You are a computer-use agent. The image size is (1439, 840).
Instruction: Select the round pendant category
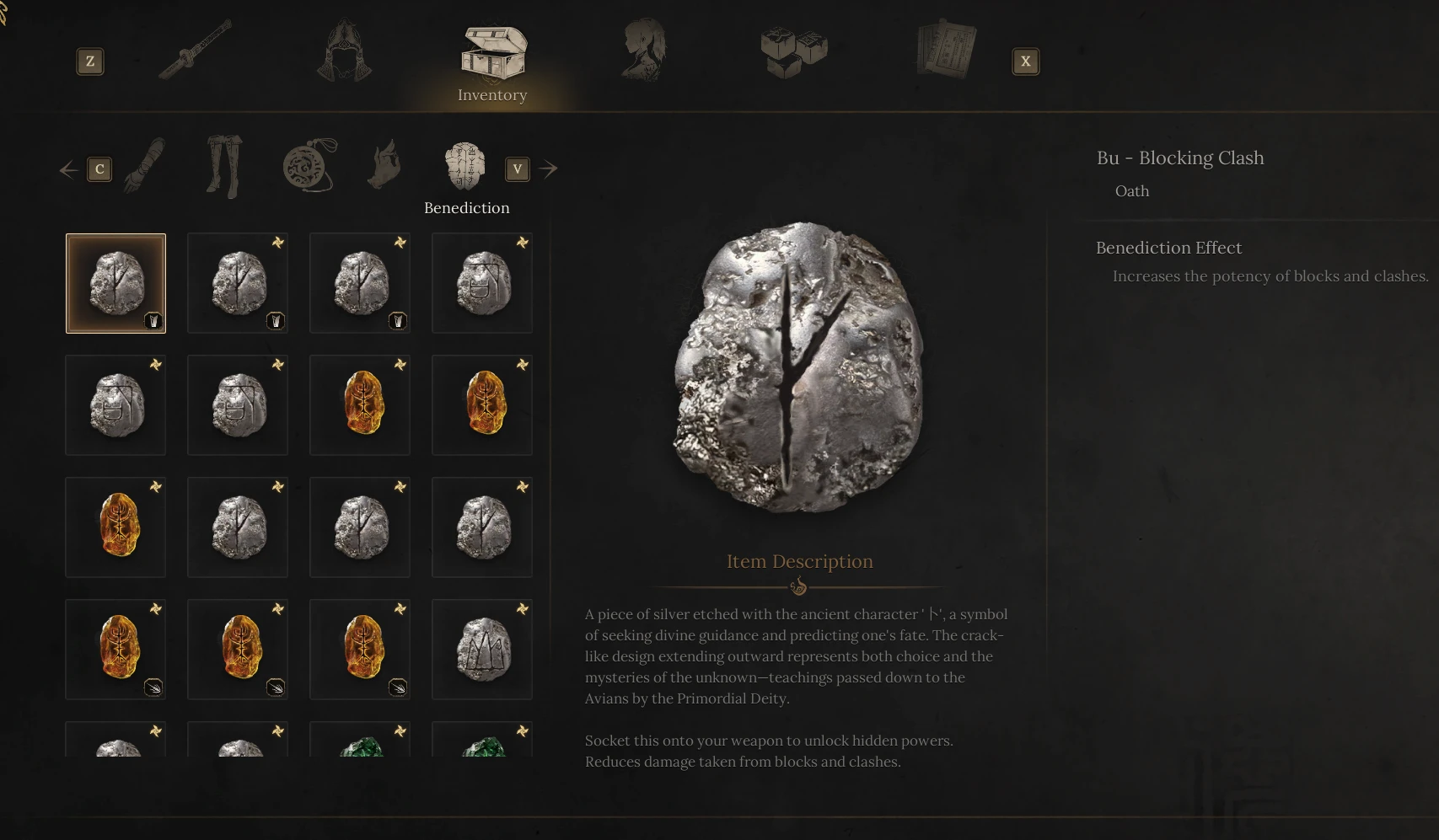click(309, 166)
